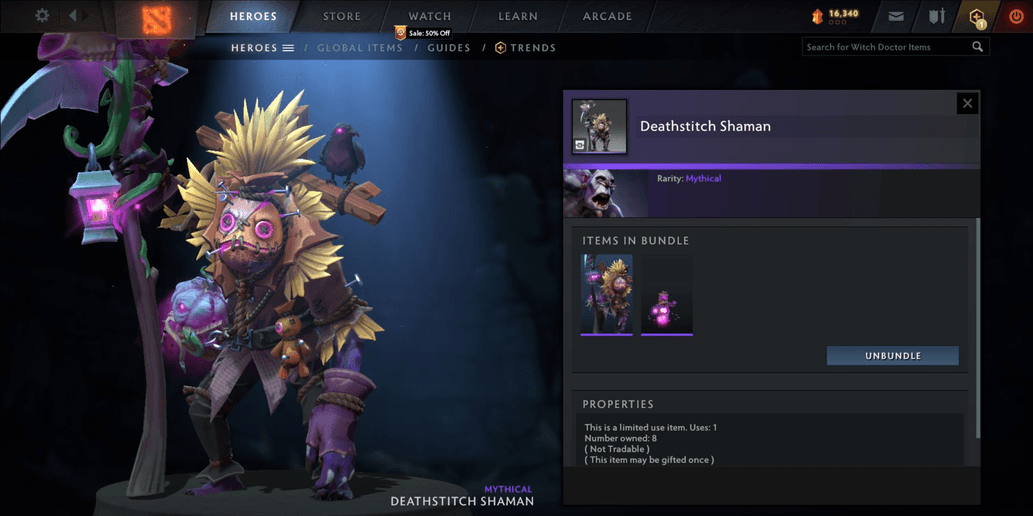Open the Watch tab
1033x516 pixels.
(430, 17)
